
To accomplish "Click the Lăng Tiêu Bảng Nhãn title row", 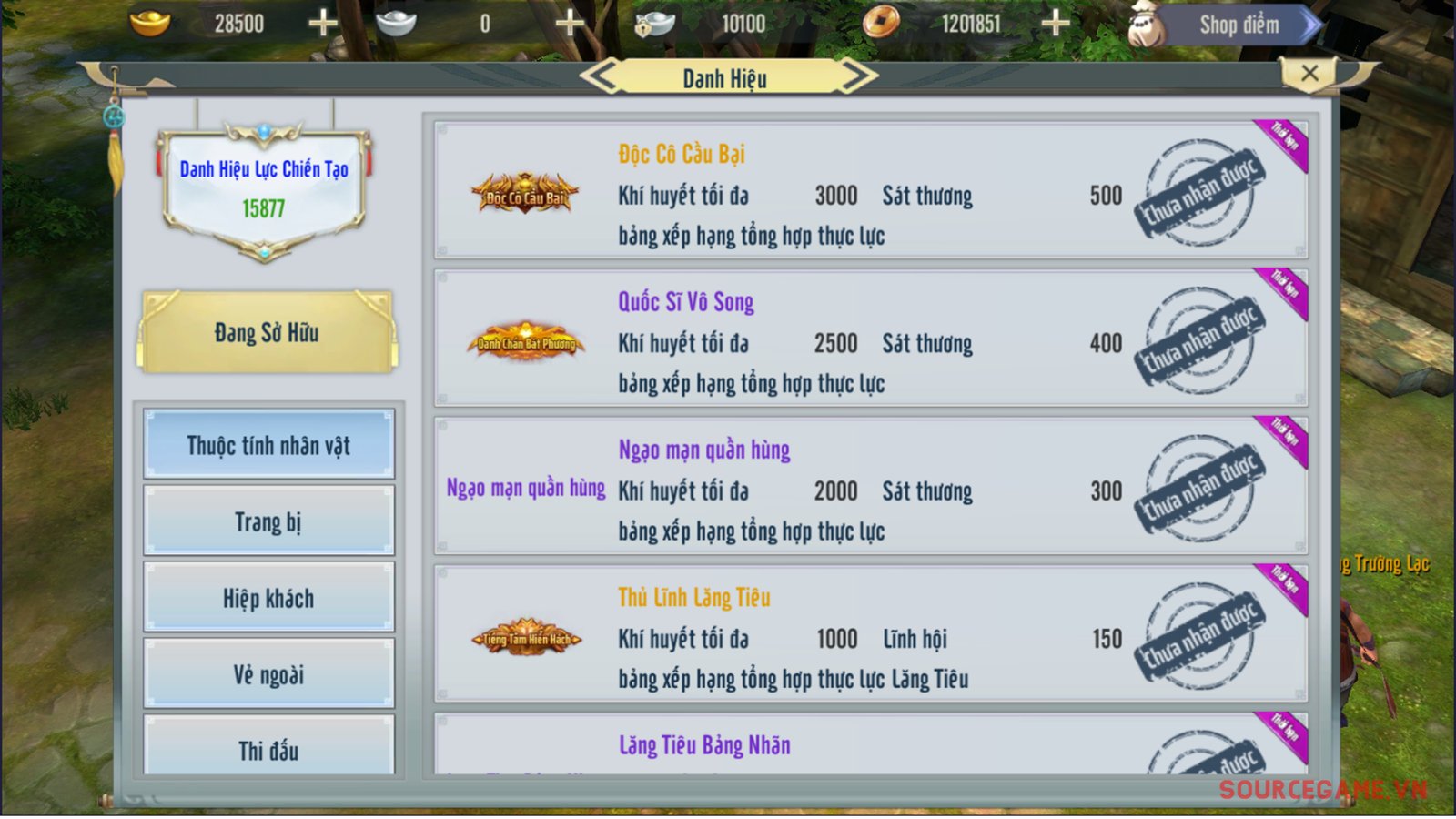I will click(x=871, y=746).
